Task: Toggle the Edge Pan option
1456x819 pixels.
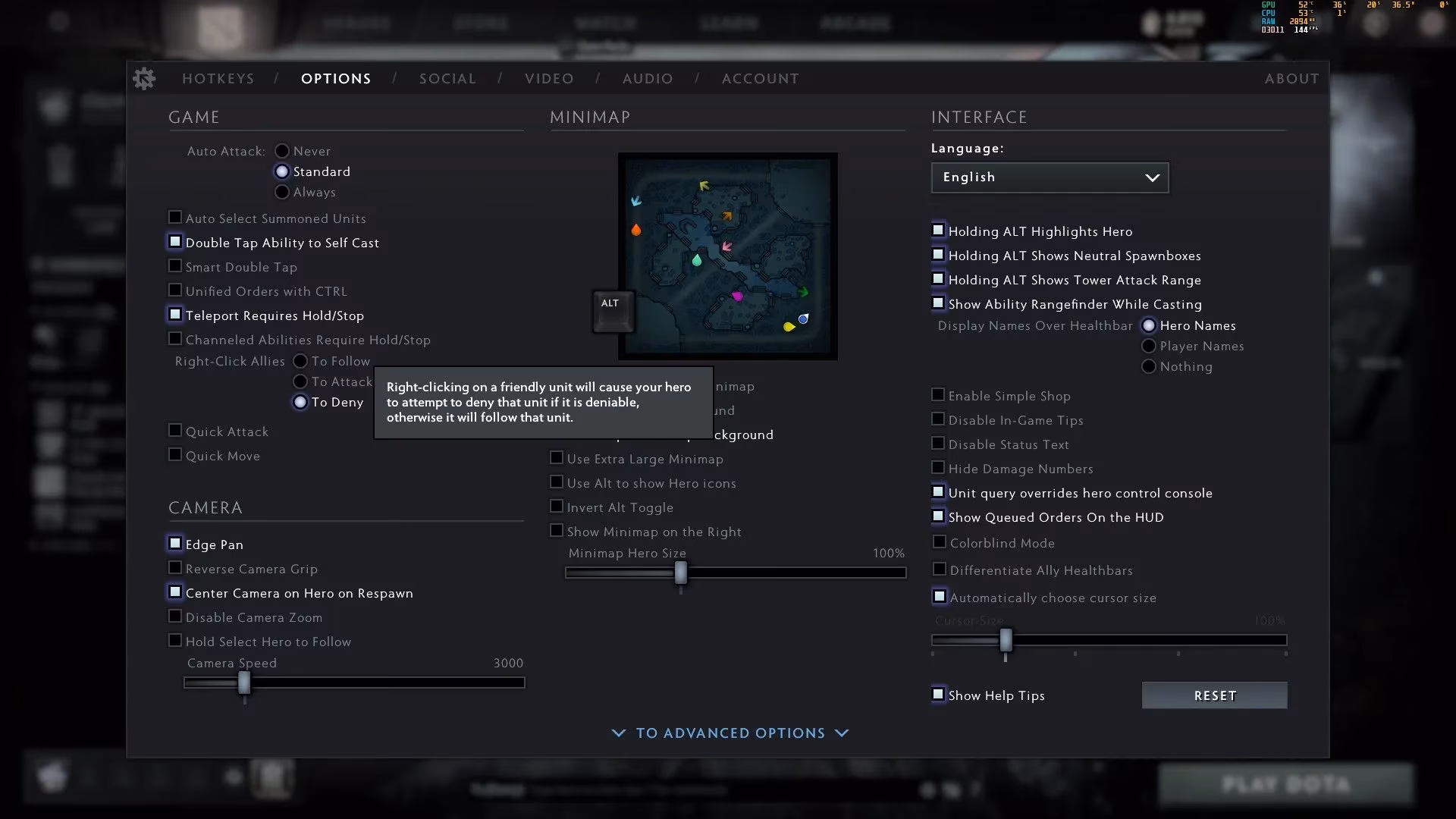Action: coord(174,543)
